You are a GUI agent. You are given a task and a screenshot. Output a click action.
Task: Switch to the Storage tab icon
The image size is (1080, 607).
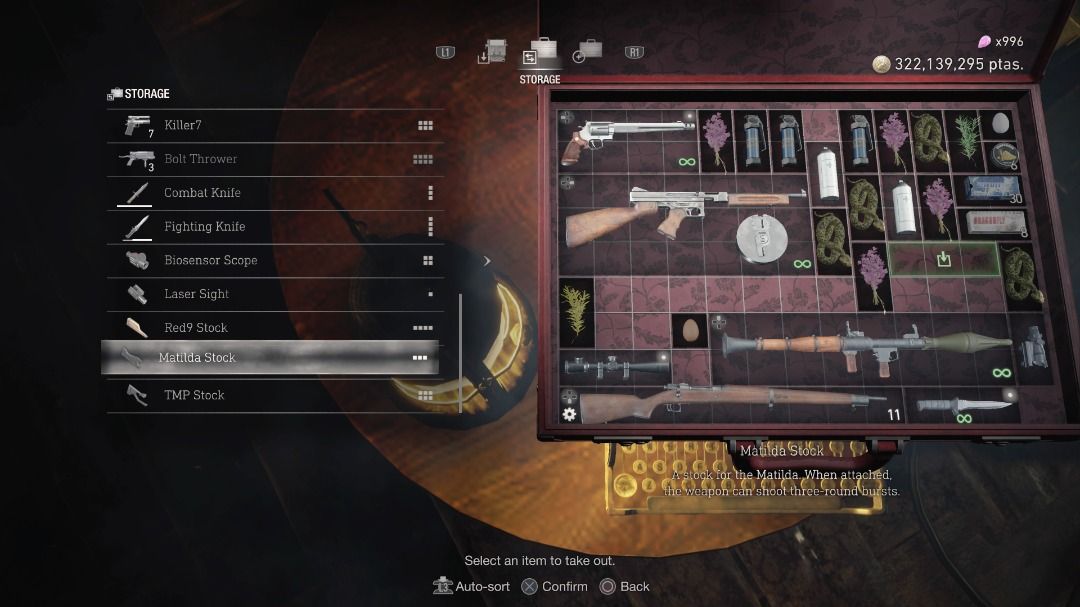click(539, 53)
